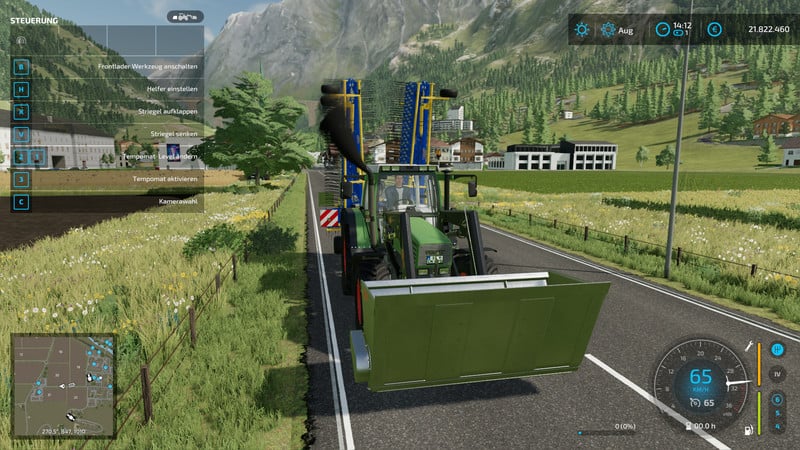Image resolution: width=800 pixels, height=450 pixels.
Task: Select the sunny weather icon
Action: click(582, 30)
